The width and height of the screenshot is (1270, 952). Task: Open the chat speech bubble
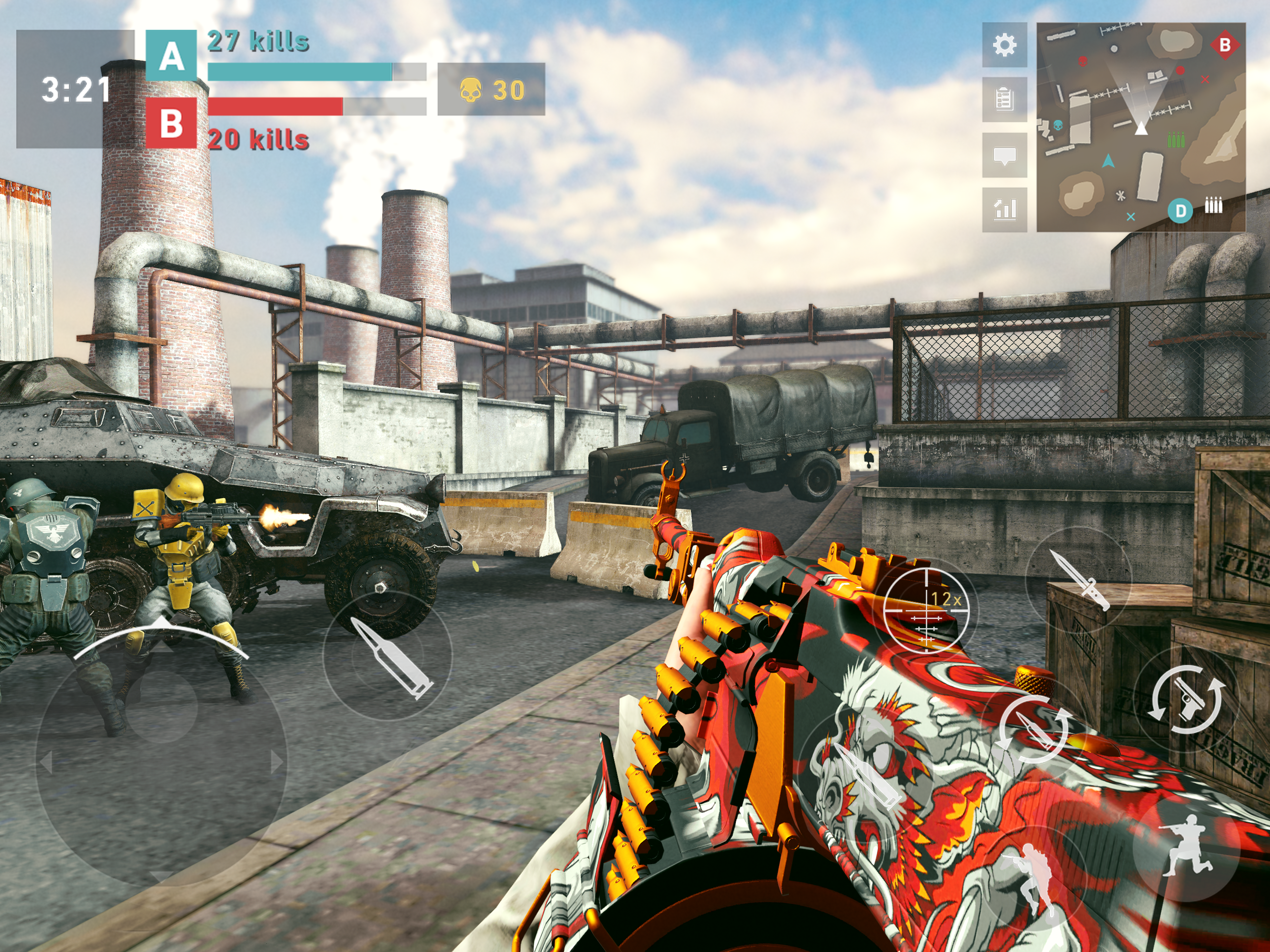(1004, 155)
